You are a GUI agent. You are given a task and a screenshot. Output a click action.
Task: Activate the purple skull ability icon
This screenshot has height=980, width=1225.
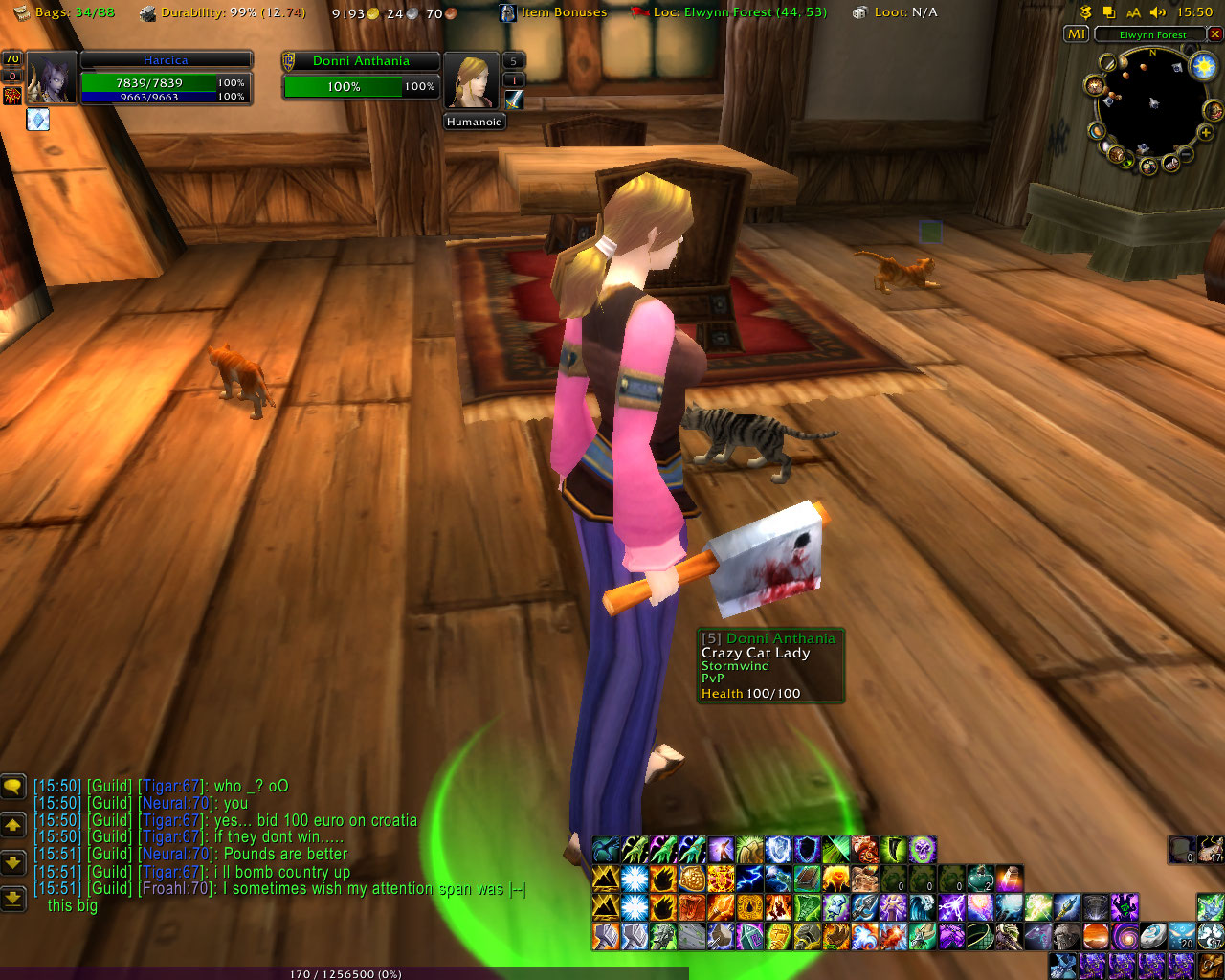click(923, 849)
